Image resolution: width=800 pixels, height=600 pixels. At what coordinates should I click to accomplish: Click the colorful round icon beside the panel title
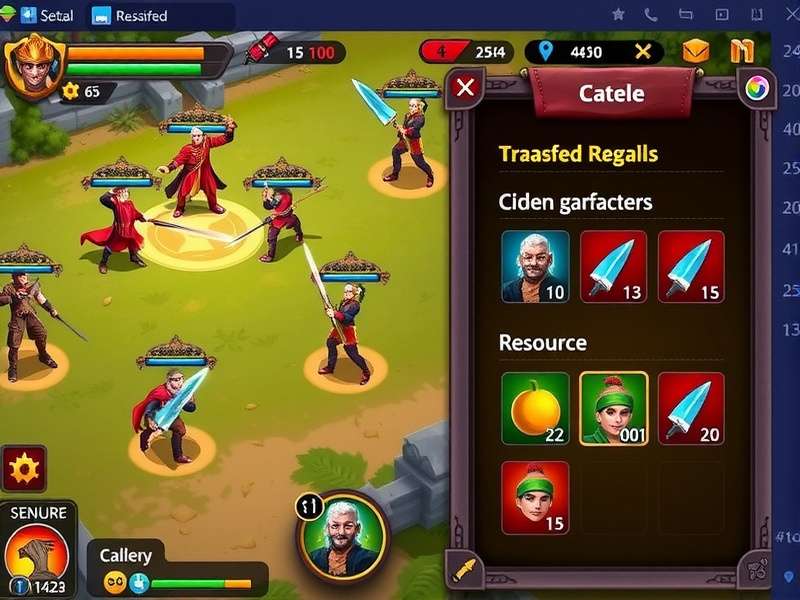(755, 88)
